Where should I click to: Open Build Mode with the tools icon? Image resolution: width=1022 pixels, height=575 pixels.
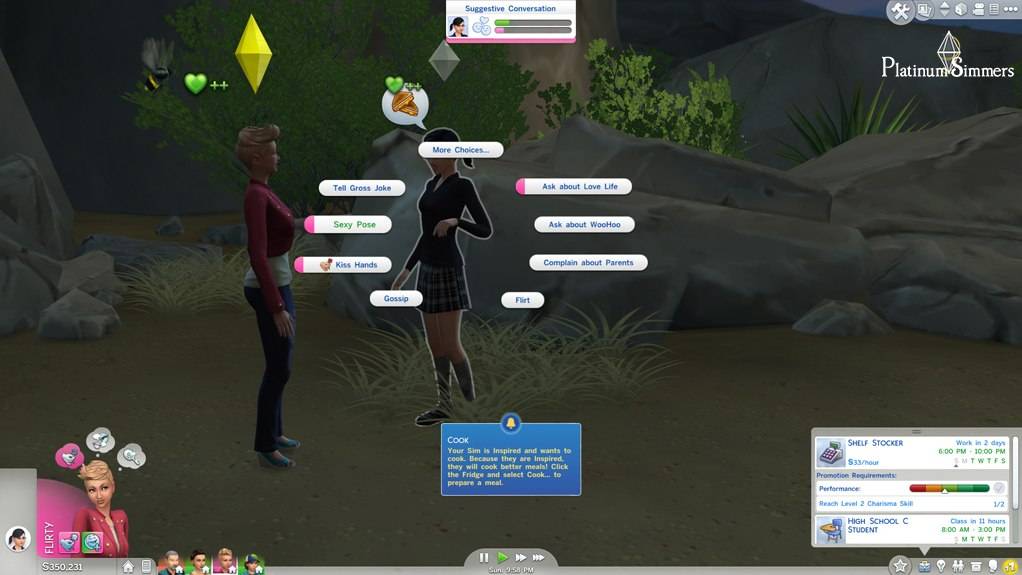900,11
